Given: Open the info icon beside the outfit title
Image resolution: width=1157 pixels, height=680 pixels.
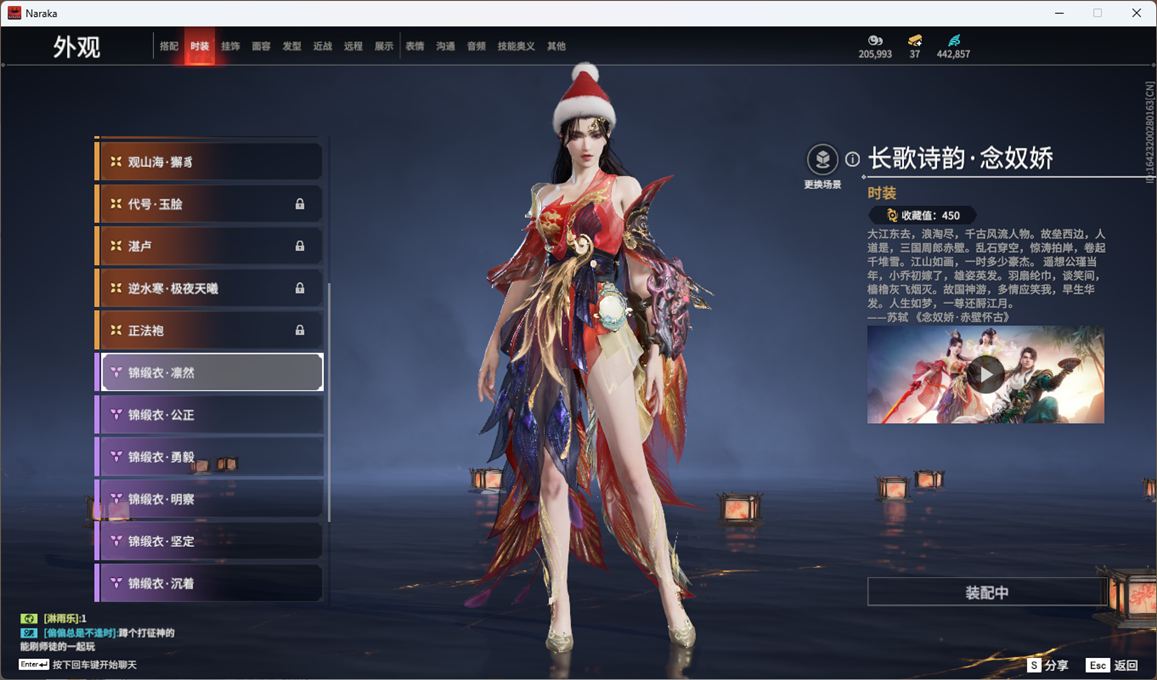Looking at the screenshot, I should click(852, 159).
